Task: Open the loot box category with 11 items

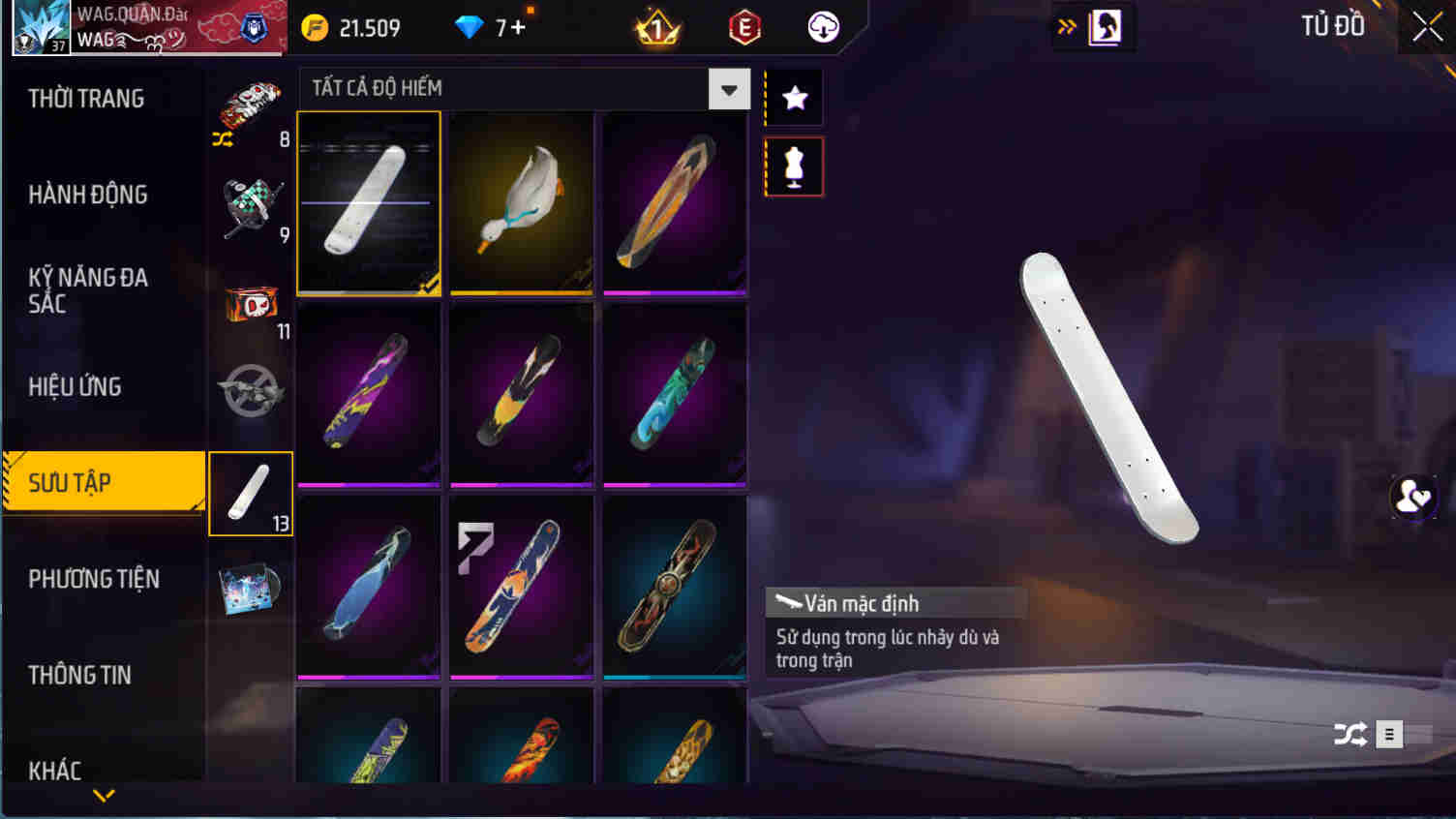Action: coord(250,300)
